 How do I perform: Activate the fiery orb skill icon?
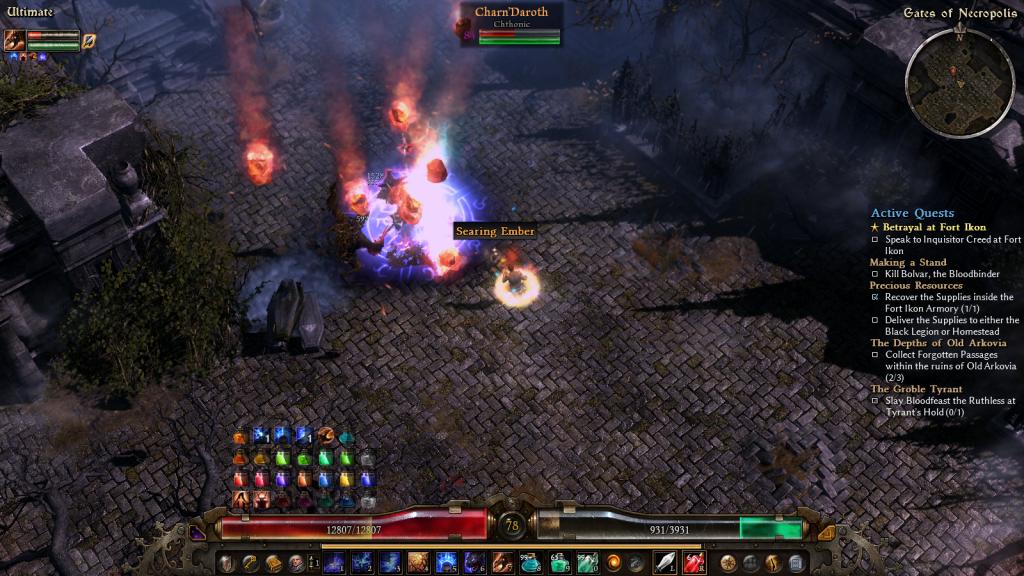point(613,563)
